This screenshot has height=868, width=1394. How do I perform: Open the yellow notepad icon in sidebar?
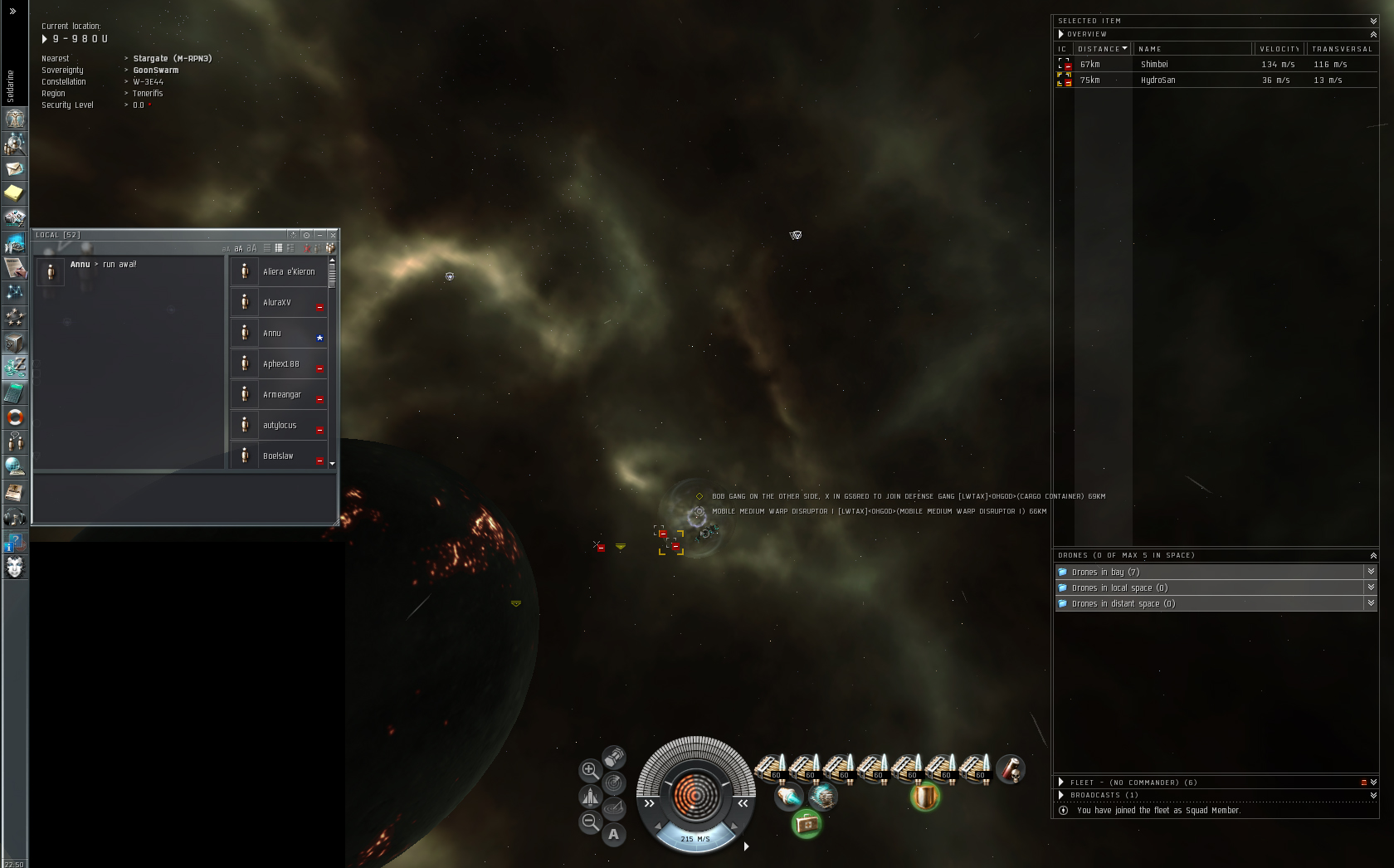14,193
